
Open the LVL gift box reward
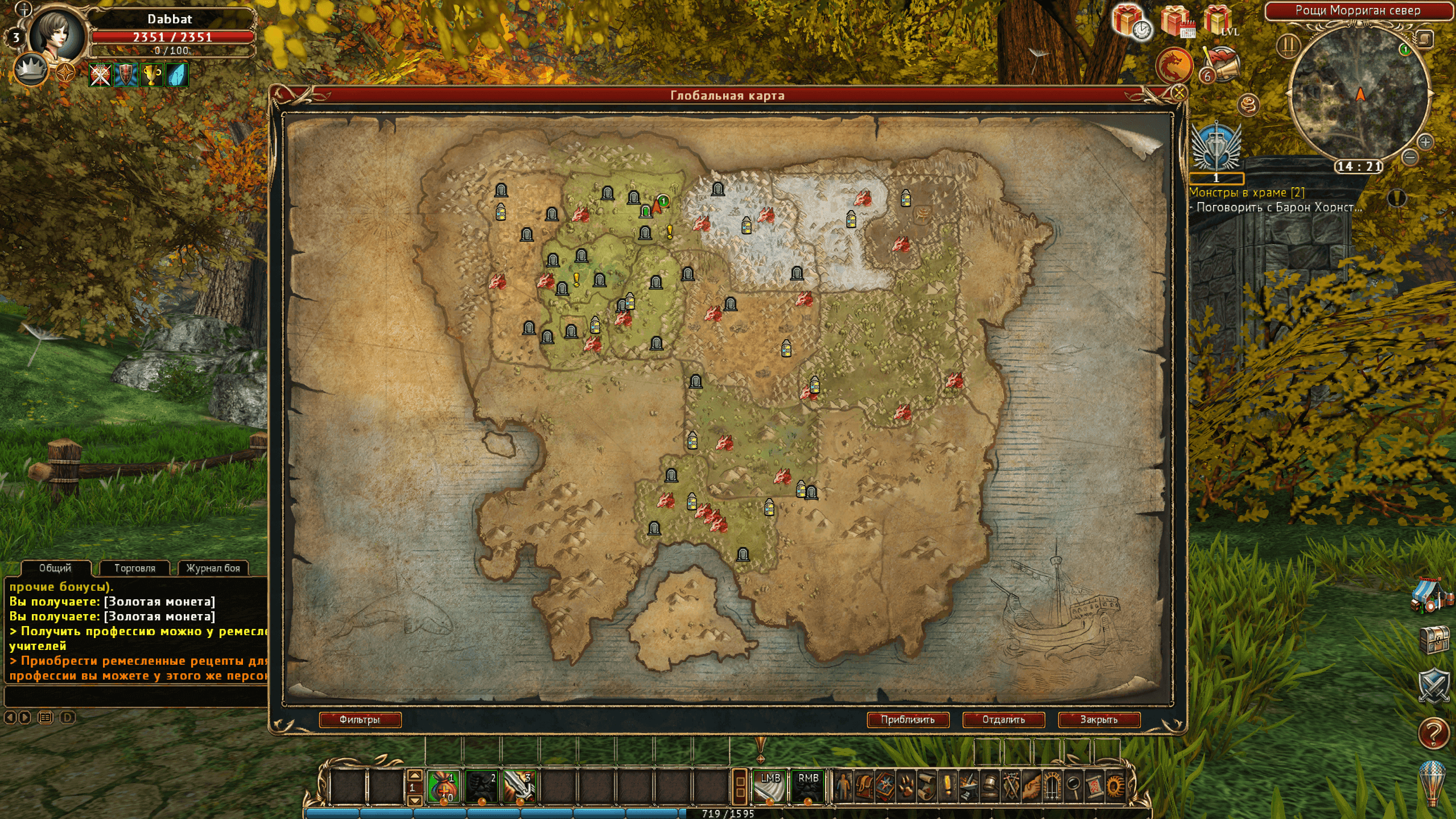click(x=1220, y=22)
